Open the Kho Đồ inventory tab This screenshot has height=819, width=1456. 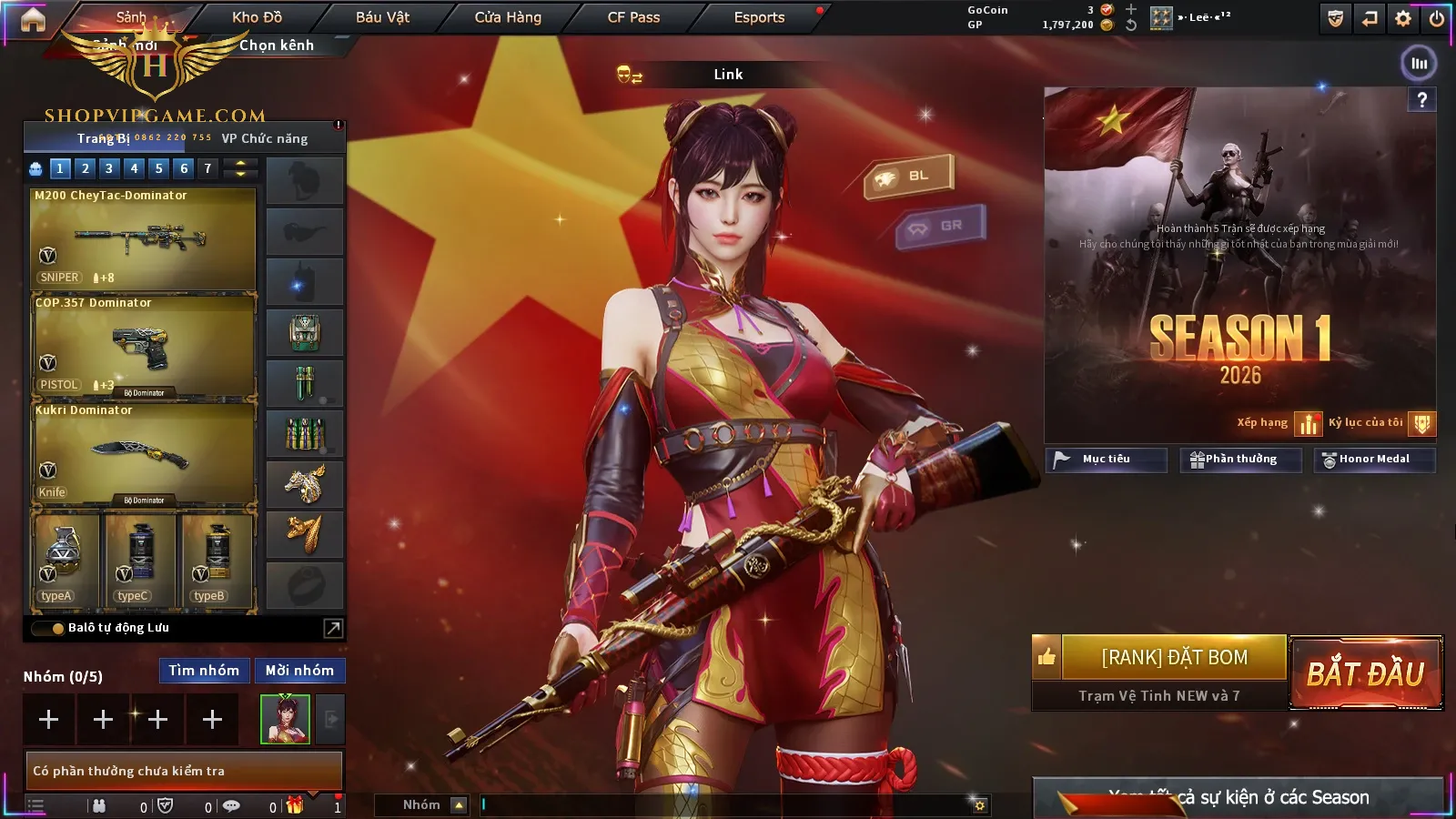click(x=257, y=17)
